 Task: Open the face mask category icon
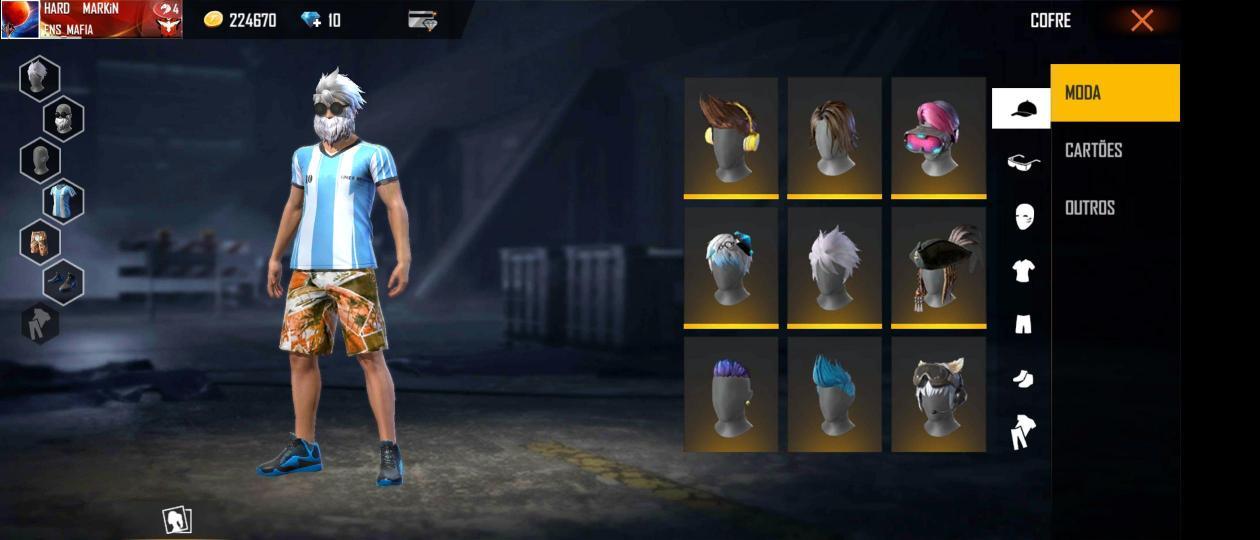point(1023,216)
